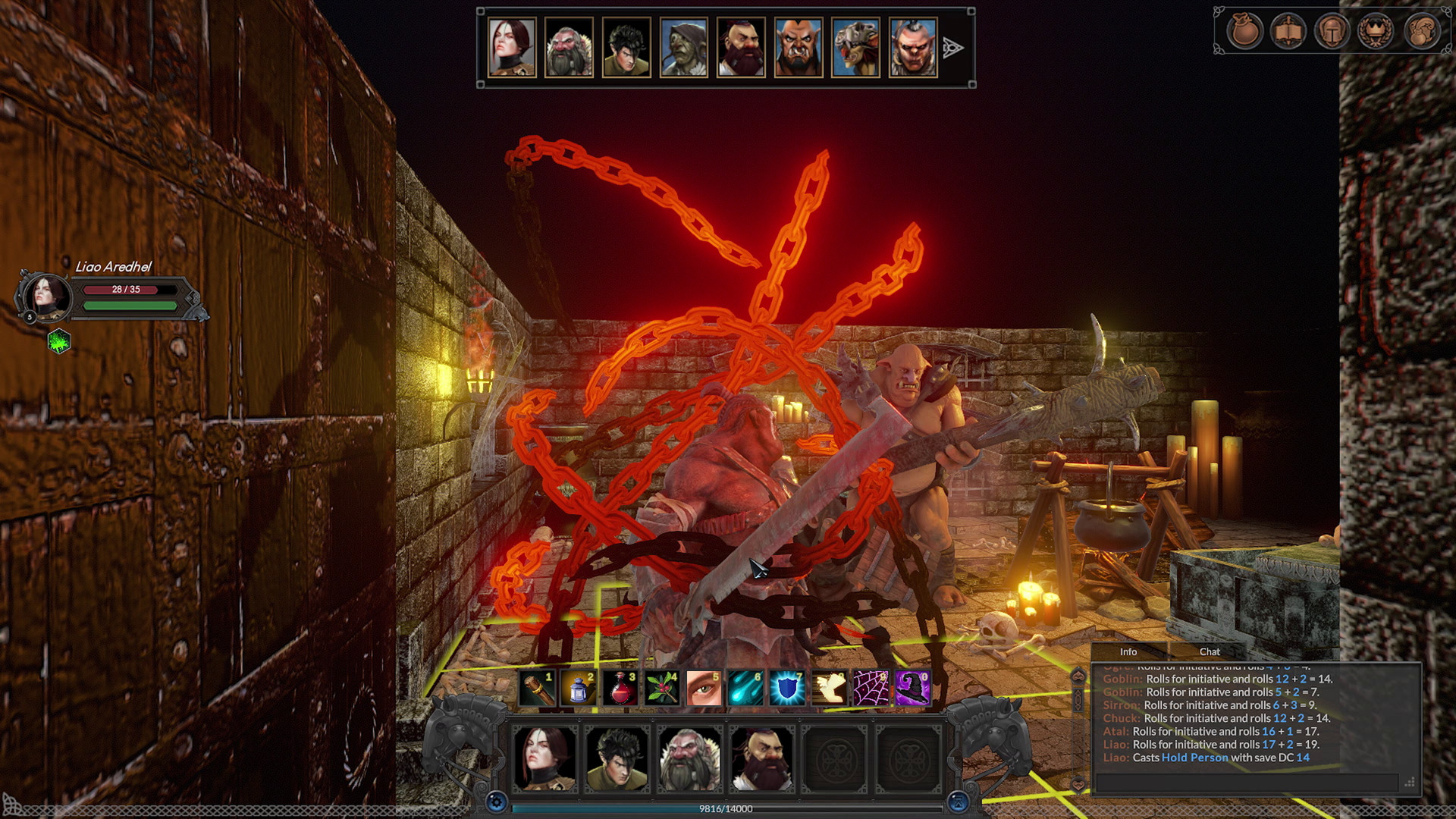Switch to the Chat tab of the log
The image size is (1456, 819).
tap(1210, 651)
